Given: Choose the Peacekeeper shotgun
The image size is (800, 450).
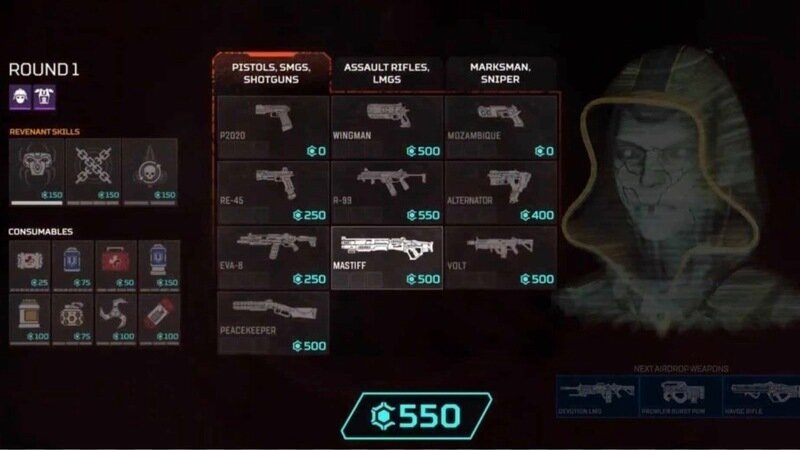Looking at the screenshot, I should (273, 322).
